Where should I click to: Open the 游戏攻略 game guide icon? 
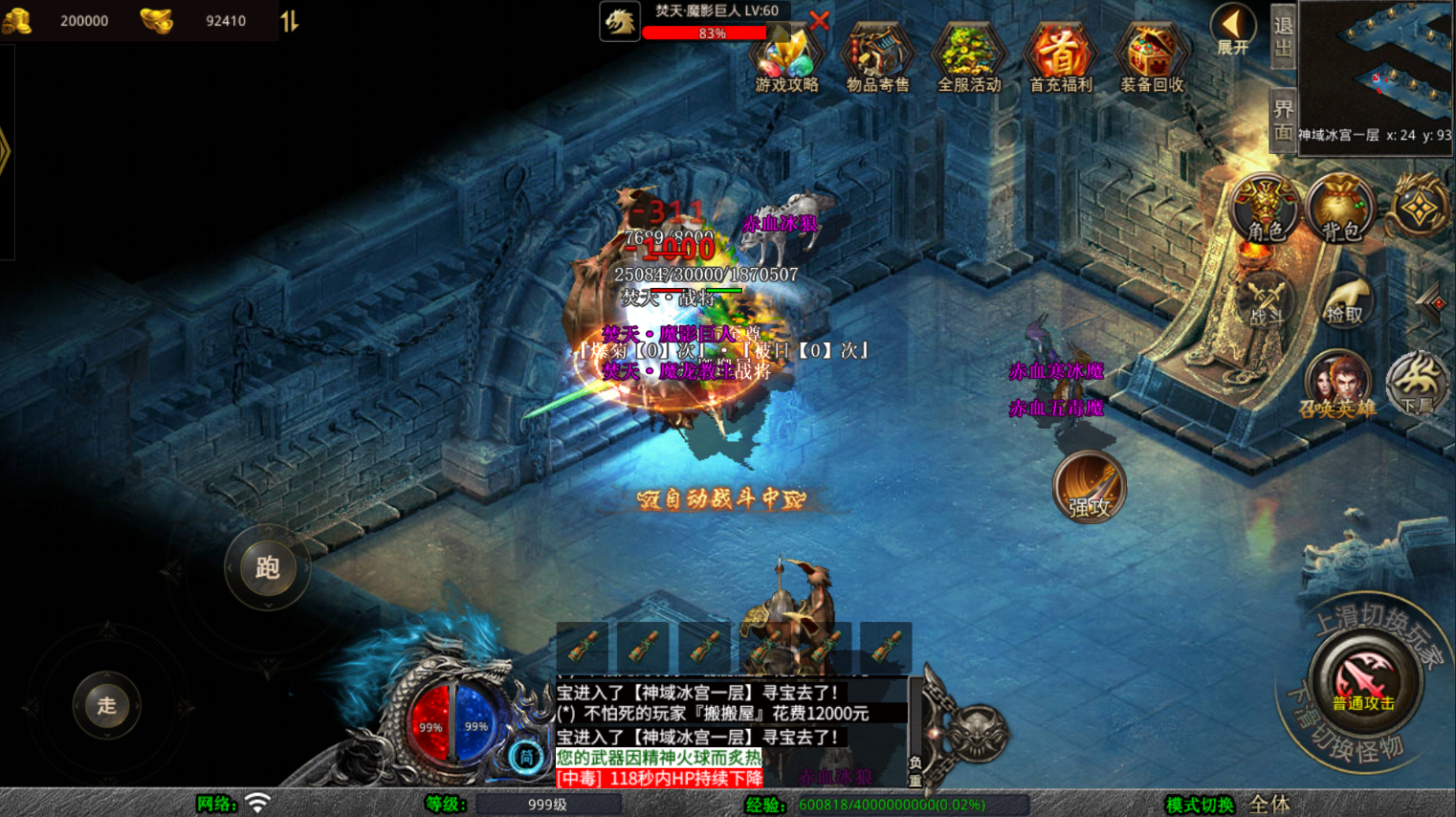coord(786,57)
